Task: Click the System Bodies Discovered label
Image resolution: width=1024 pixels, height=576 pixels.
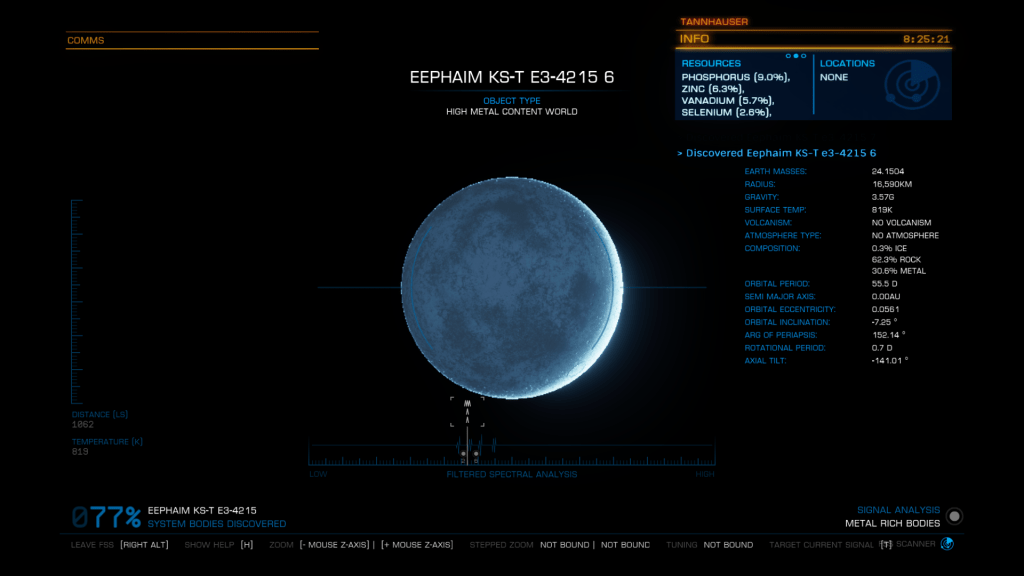Action: 216,524
